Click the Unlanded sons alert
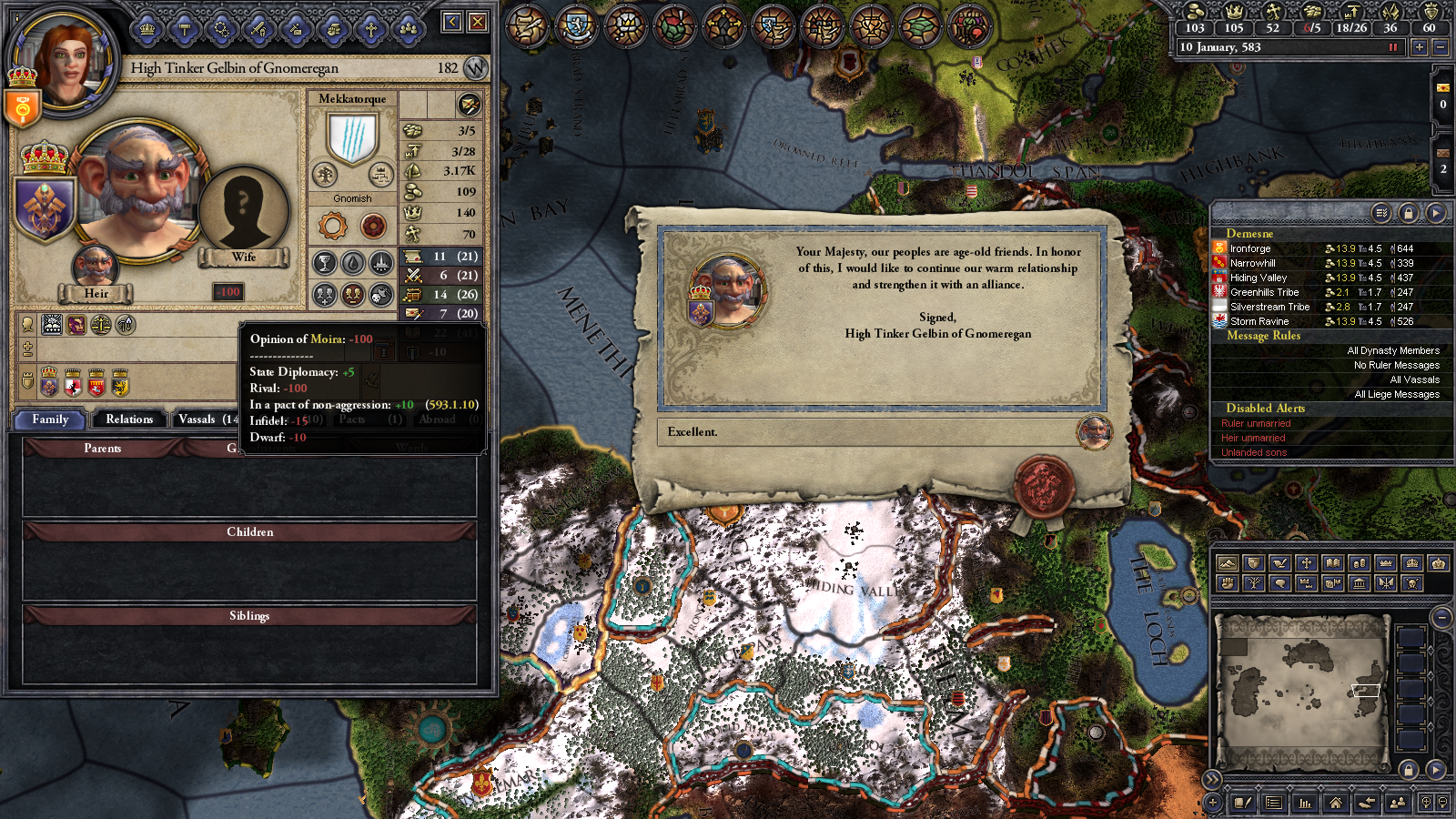The width and height of the screenshot is (1456, 819). coord(1254,452)
